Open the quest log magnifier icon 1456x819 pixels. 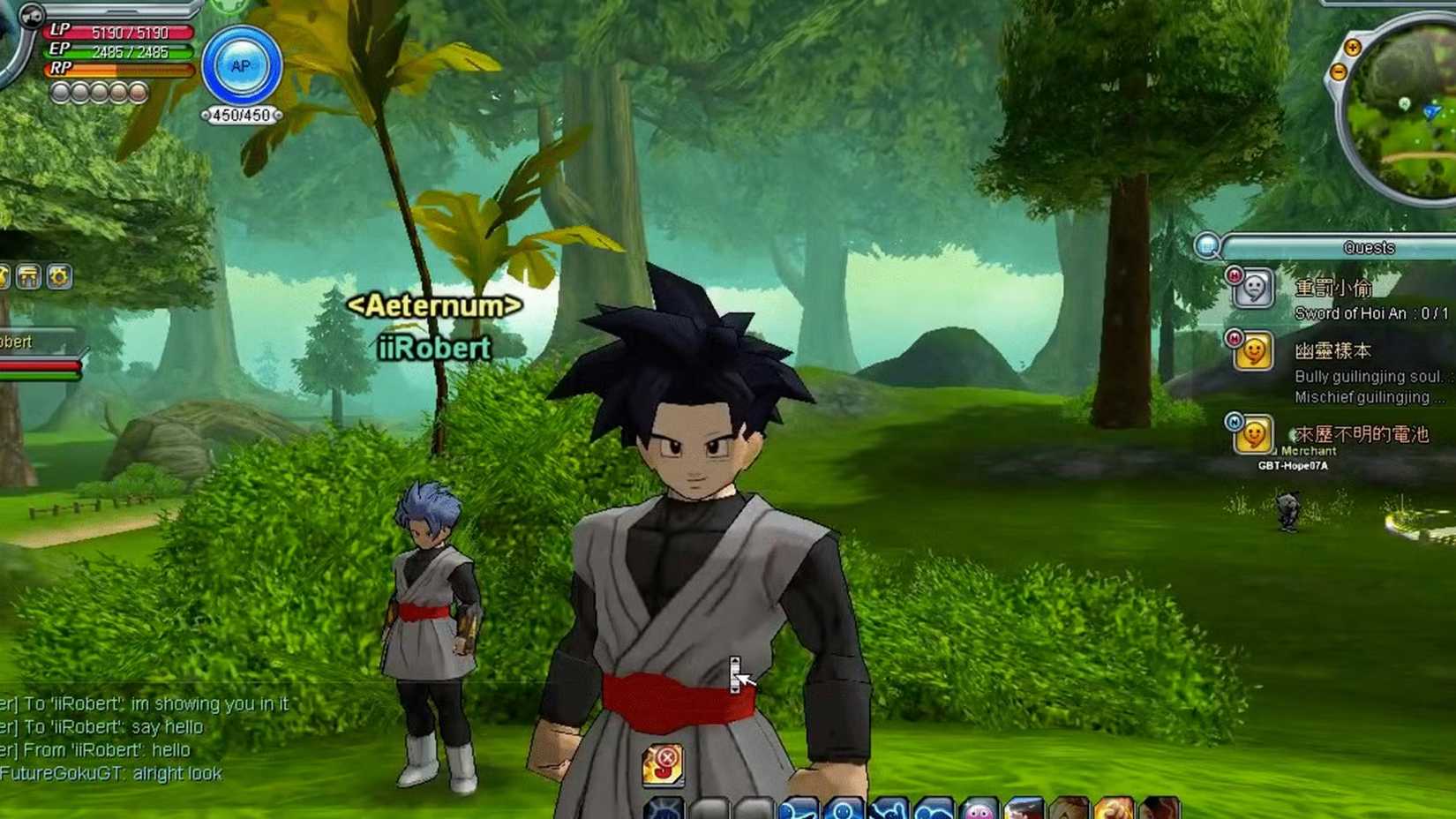tap(1207, 247)
